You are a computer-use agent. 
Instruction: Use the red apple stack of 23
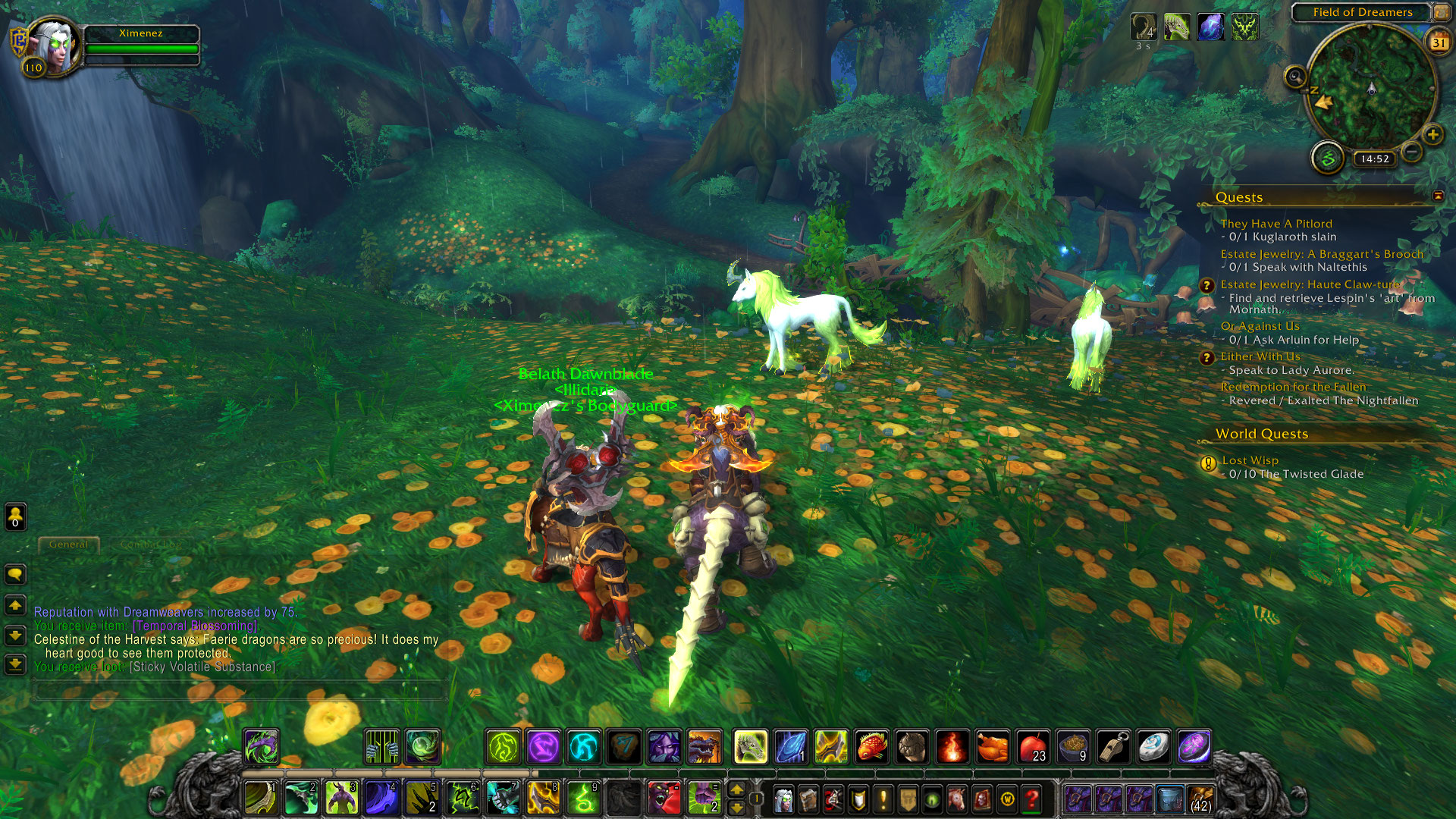point(1033,747)
